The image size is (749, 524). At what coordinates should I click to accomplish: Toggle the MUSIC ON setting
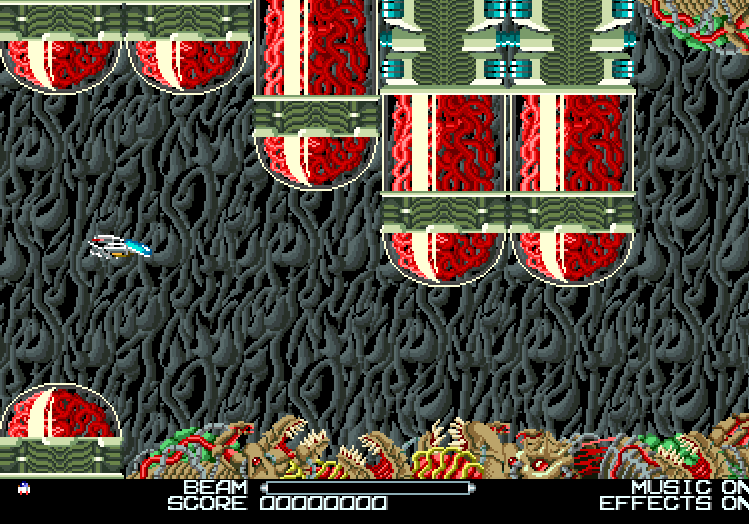click(689, 487)
